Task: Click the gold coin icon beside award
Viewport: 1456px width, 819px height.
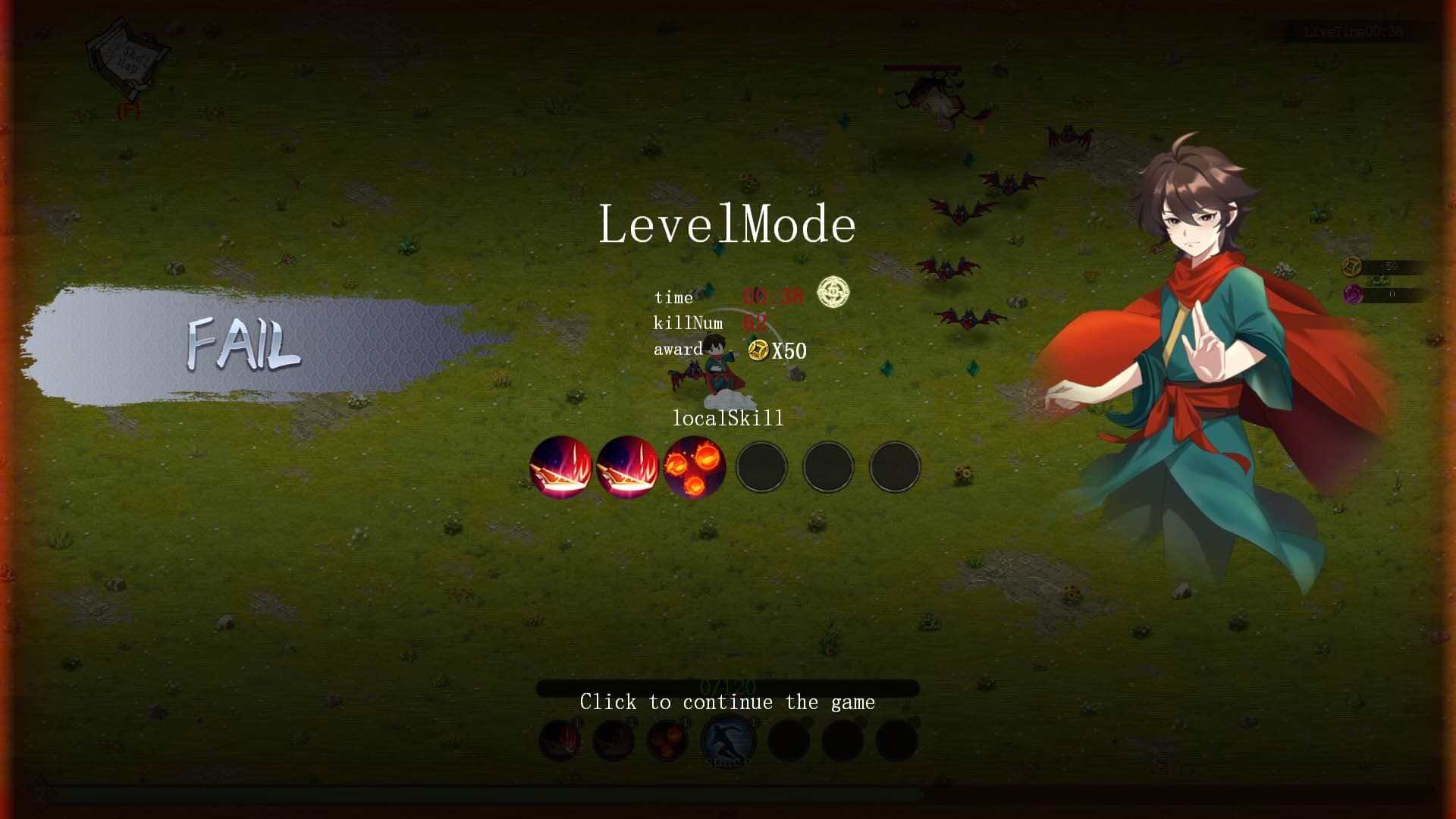Action: coord(758,351)
